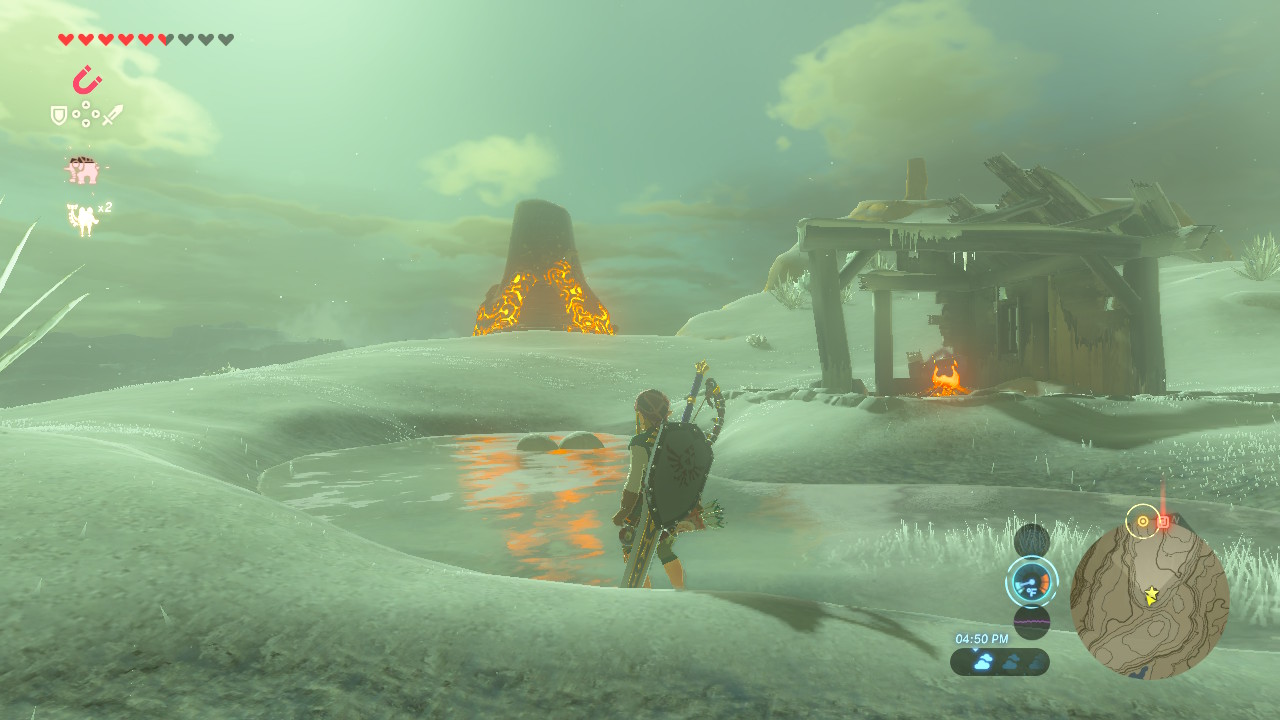Select the red shrine marker on minimap
This screenshot has width=1280, height=720.
pyautogui.click(x=1163, y=521)
